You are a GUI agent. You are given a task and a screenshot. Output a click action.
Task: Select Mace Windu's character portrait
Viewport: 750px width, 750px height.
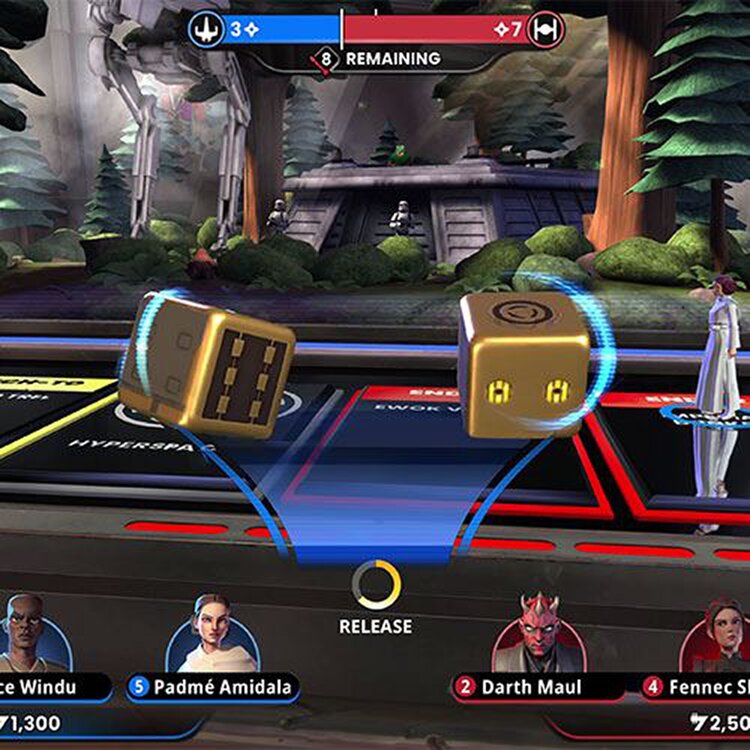(33, 635)
